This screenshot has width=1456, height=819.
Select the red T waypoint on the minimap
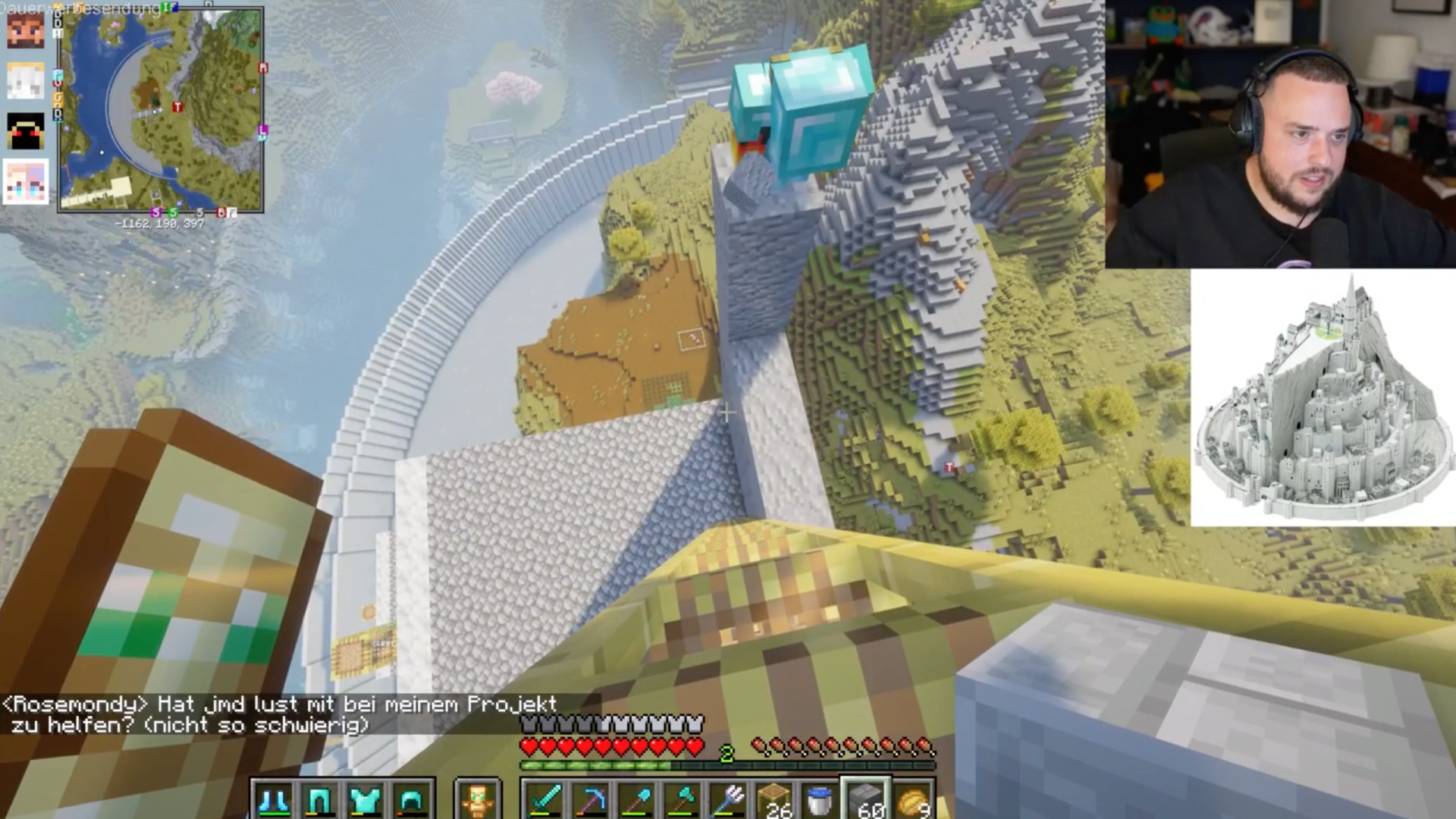[177, 107]
